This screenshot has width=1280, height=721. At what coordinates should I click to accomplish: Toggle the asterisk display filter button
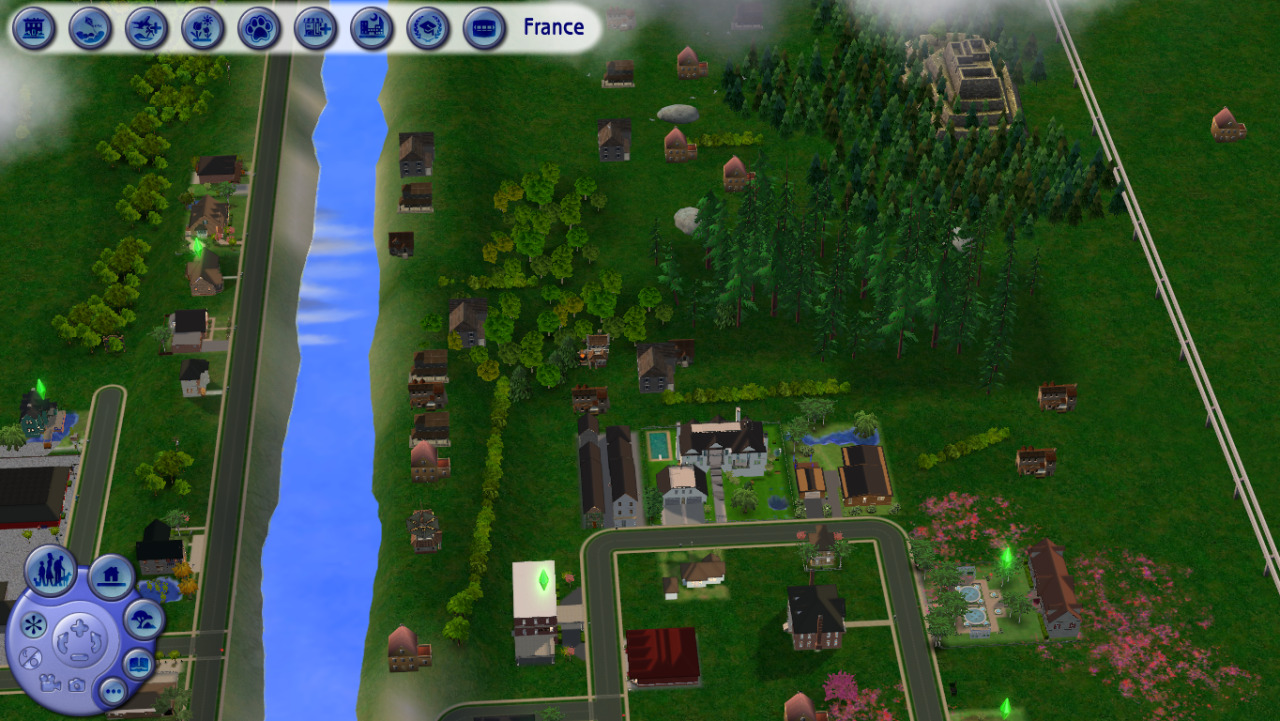(33, 627)
